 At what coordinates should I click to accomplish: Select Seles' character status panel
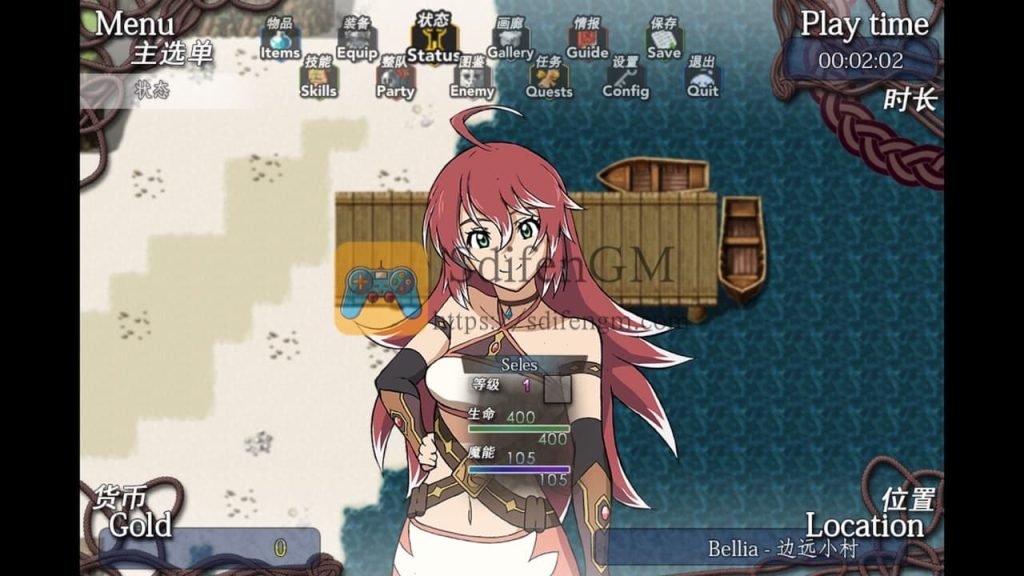click(519, 420)
